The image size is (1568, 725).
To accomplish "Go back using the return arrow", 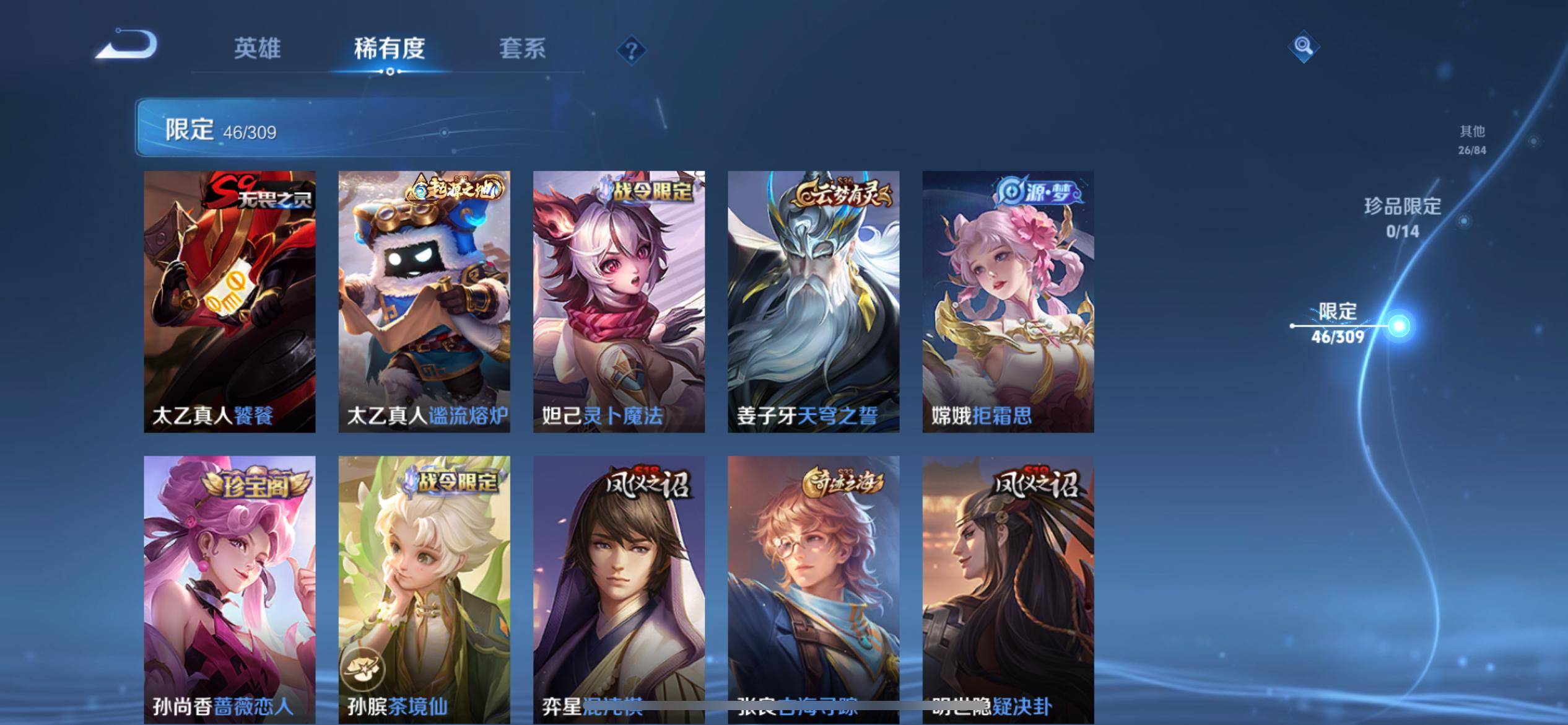I will [x=127, y=45].
